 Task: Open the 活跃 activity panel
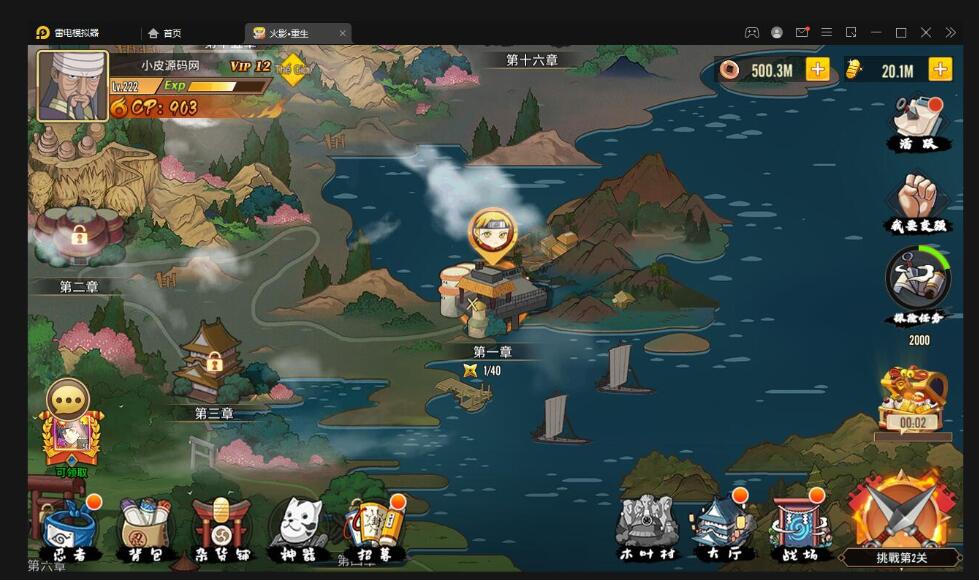click(919, 123)
